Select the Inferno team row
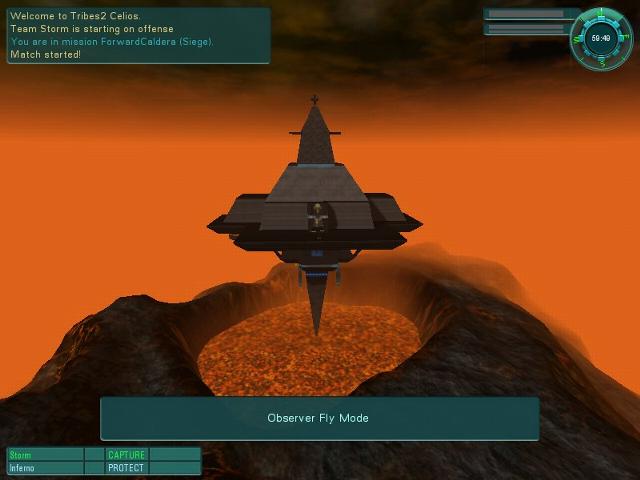The height and width of the screenshot is (480, 640). click(45, 468)
